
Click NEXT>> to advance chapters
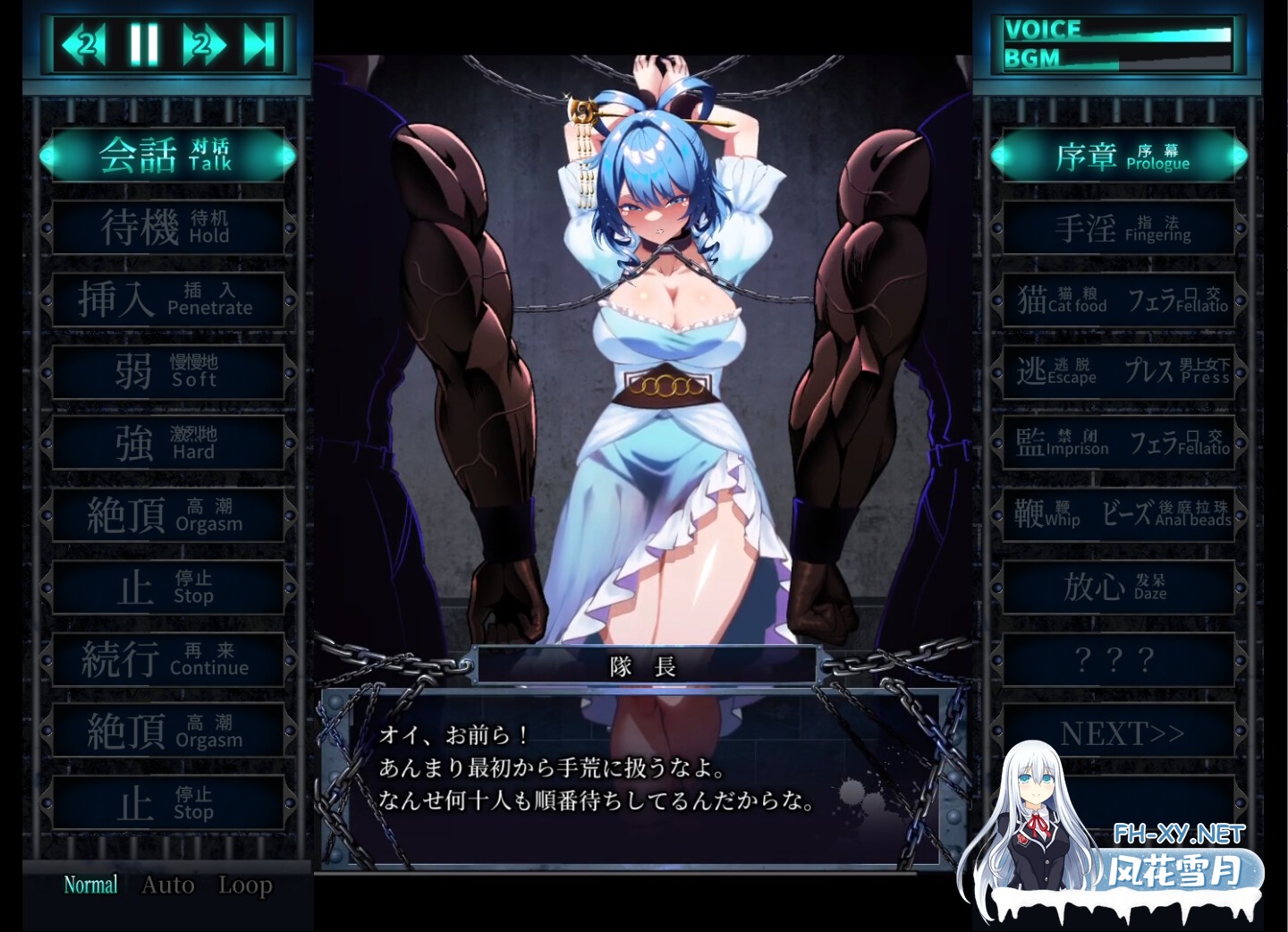(x=1120, y=733)
